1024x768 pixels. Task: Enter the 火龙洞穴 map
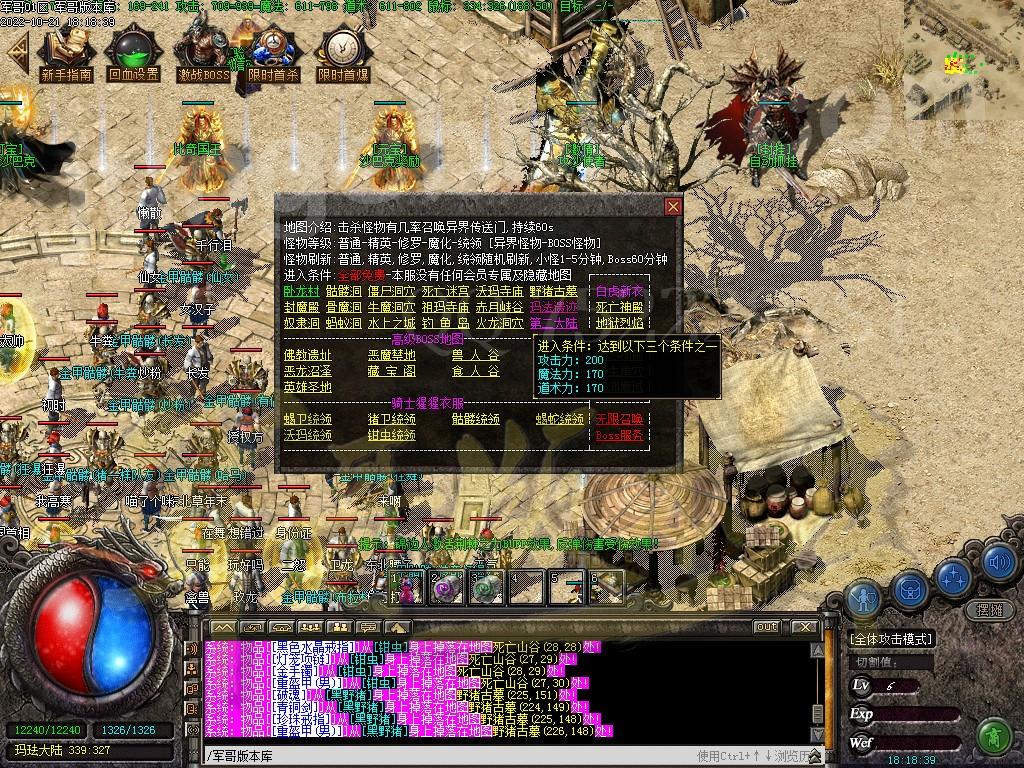(x=499, y=323)
